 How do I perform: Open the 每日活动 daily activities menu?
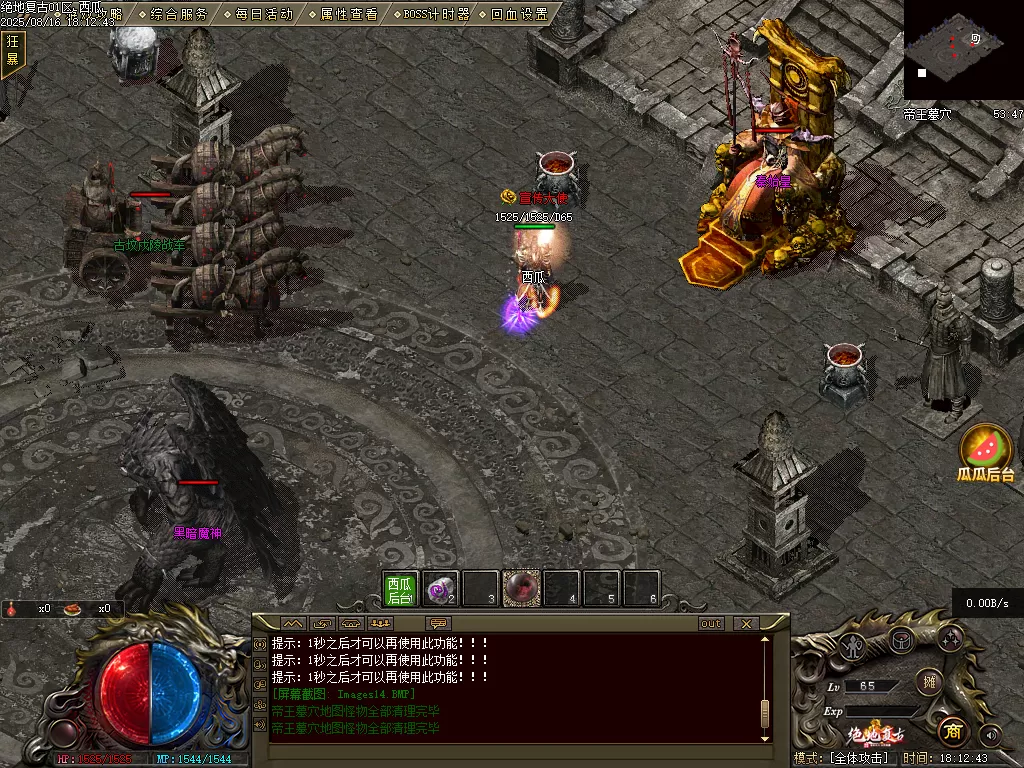264,14
